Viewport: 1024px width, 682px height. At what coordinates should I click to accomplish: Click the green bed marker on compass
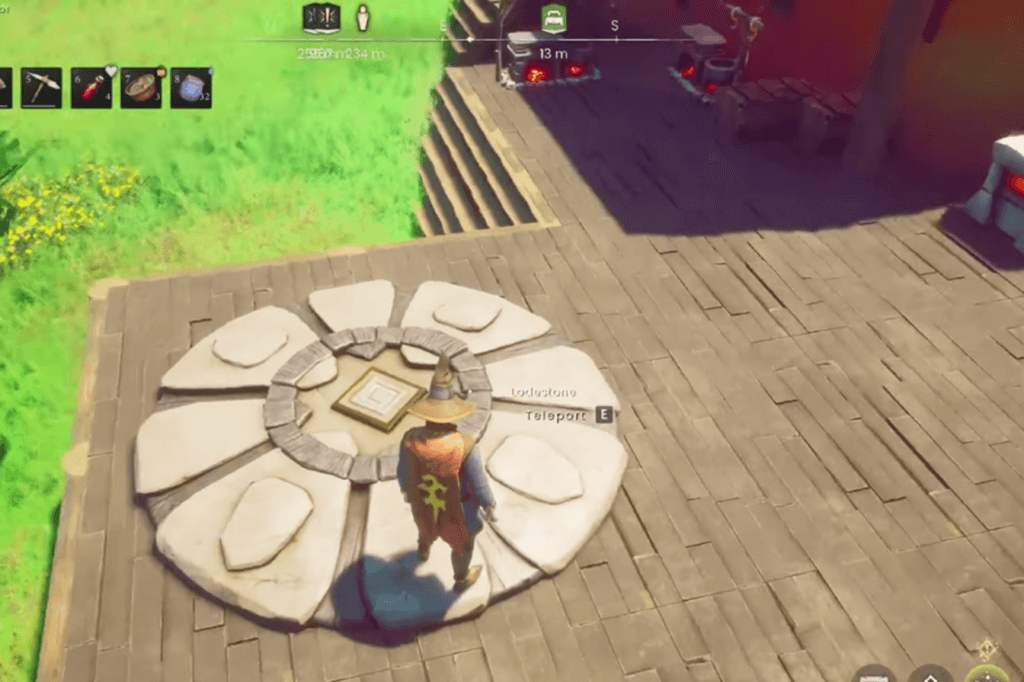[x=553, y=18]
